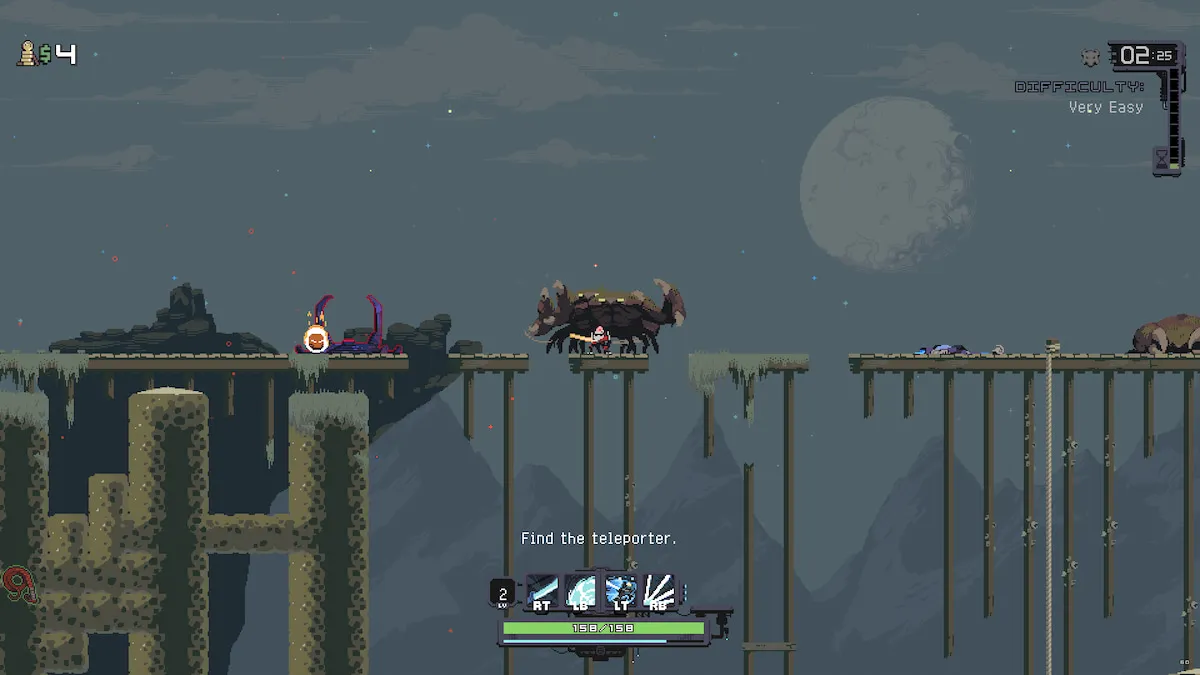Screen dimensions: 1200x675
Task: Trigger the blue dash strike skill
Action: click(620, 590)
